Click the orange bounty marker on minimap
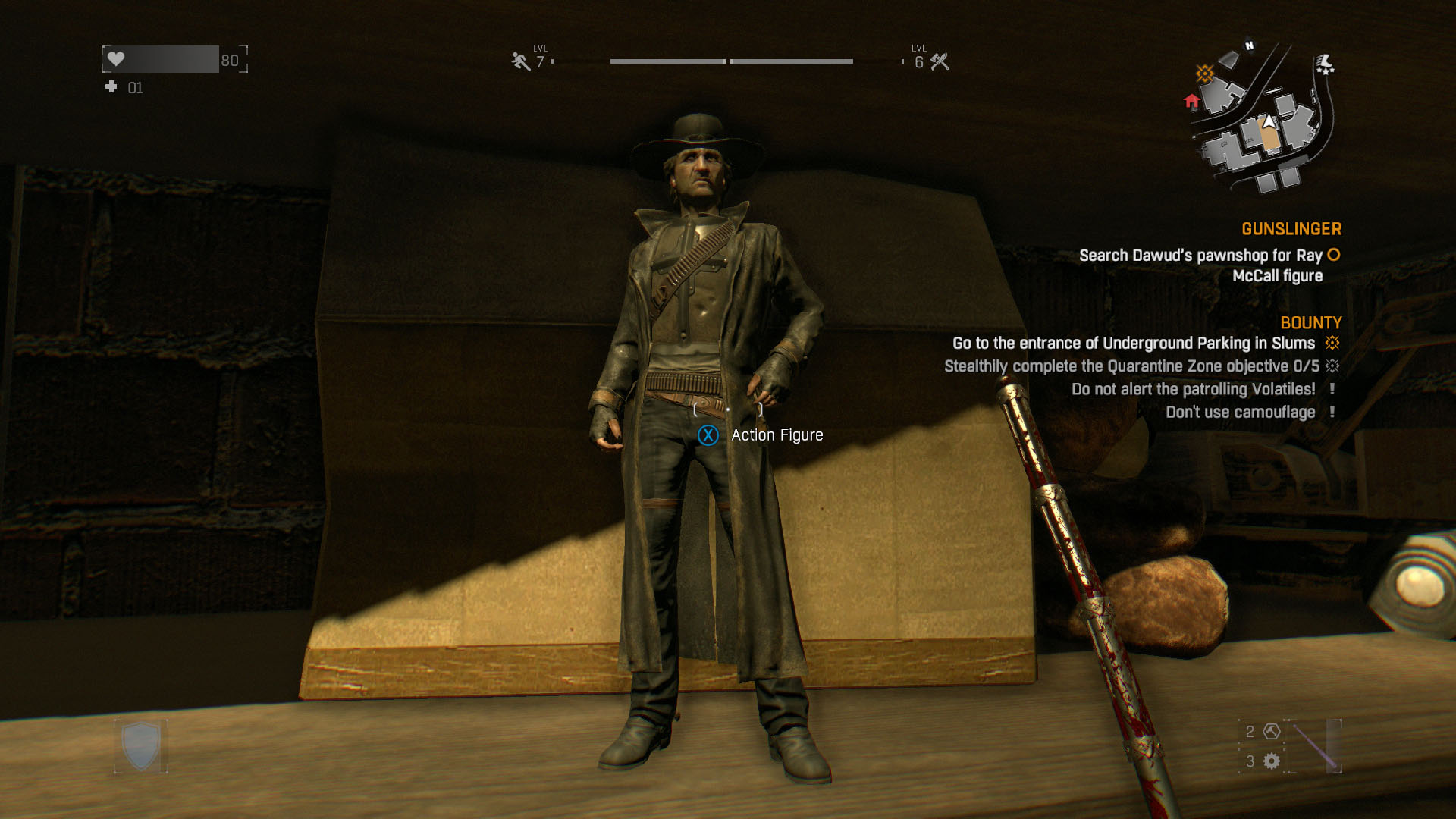 tap(1204, 74)
